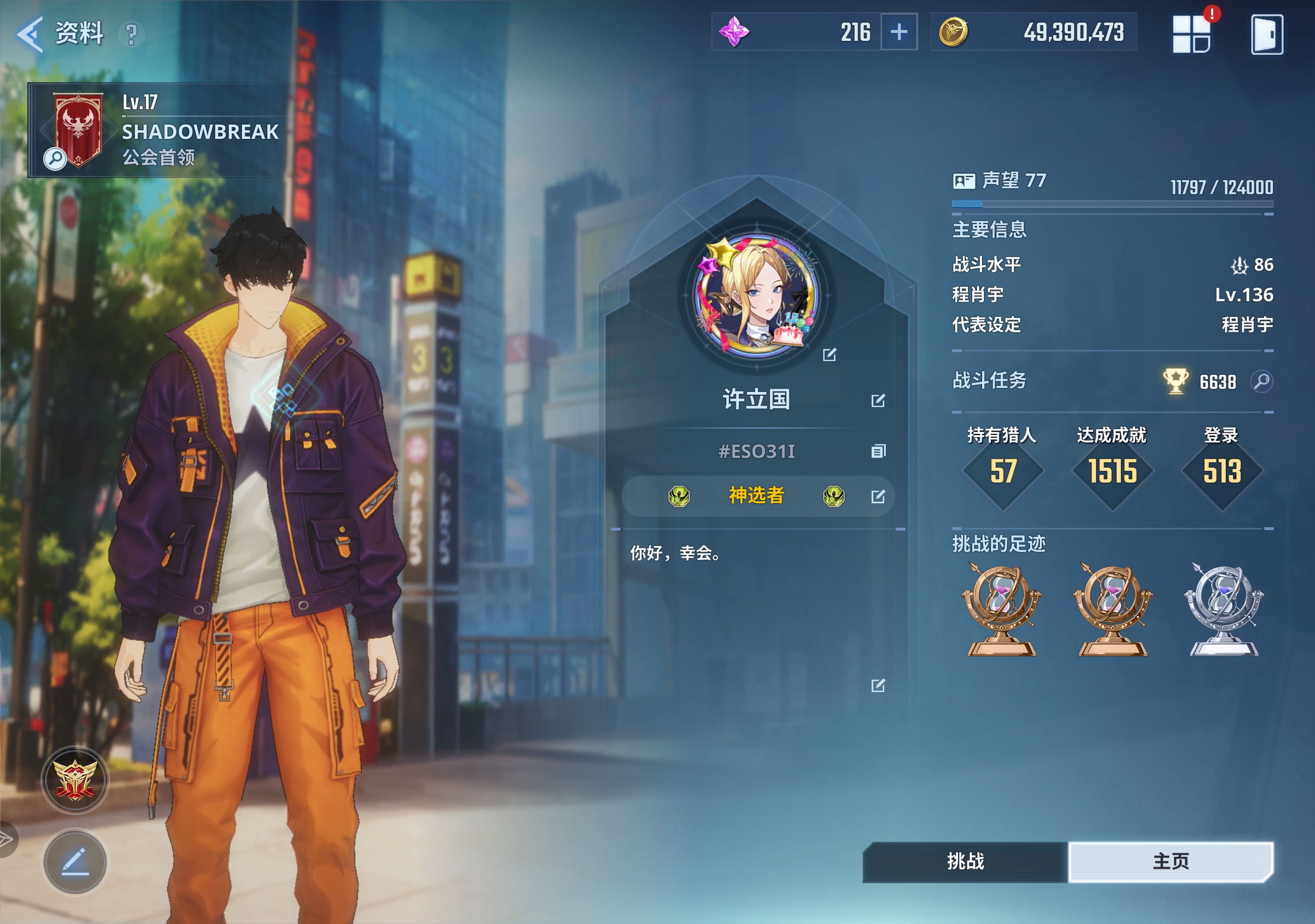Edit the greeting message text
1315x924 pixels.
tap(877, 685)
